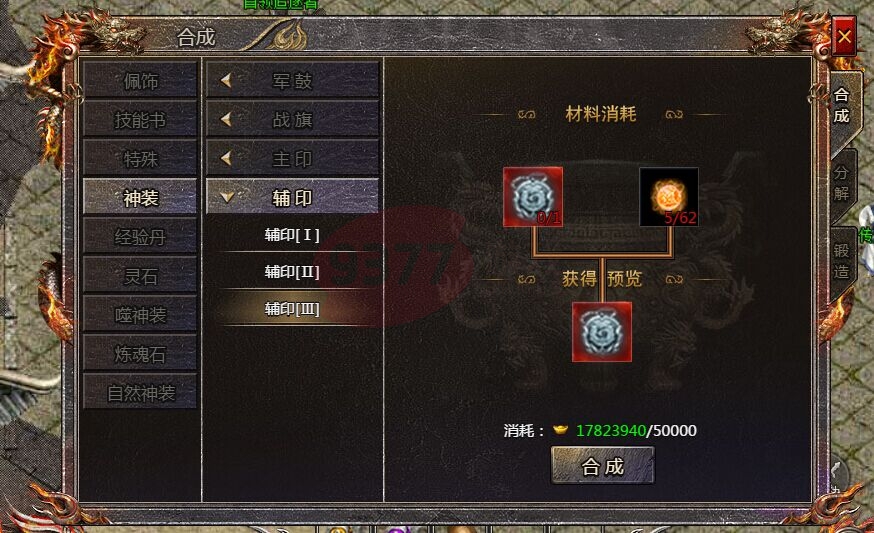
Task: Choose the 特殊 category
Action: (x=140, y=159)
